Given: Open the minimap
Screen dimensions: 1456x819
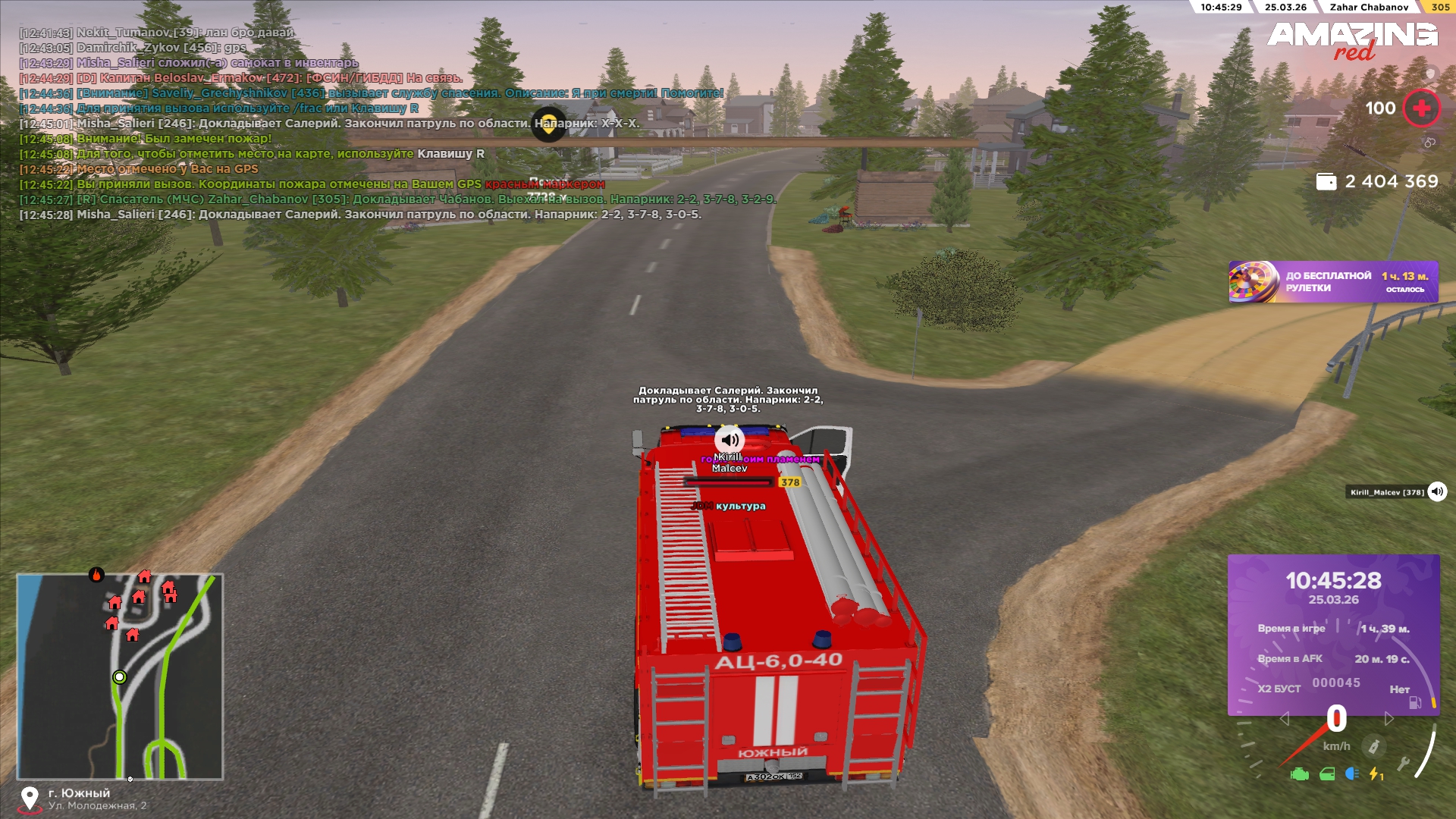Looking at the screenshot, I should tap(120, 676).
